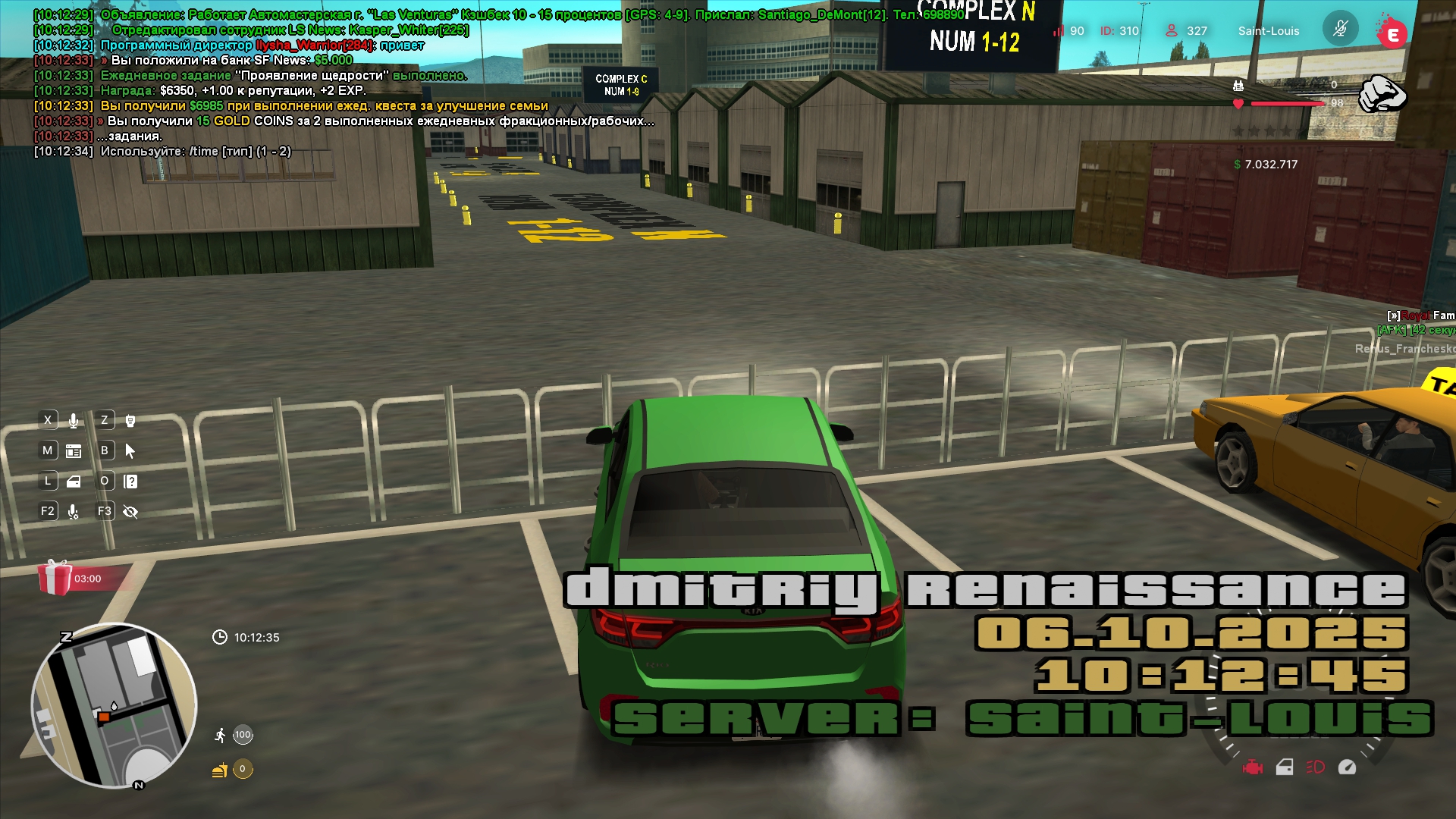1456x819 pixels.
Task: Click the burger hunger indicator icon
Action: pos(220,770)
